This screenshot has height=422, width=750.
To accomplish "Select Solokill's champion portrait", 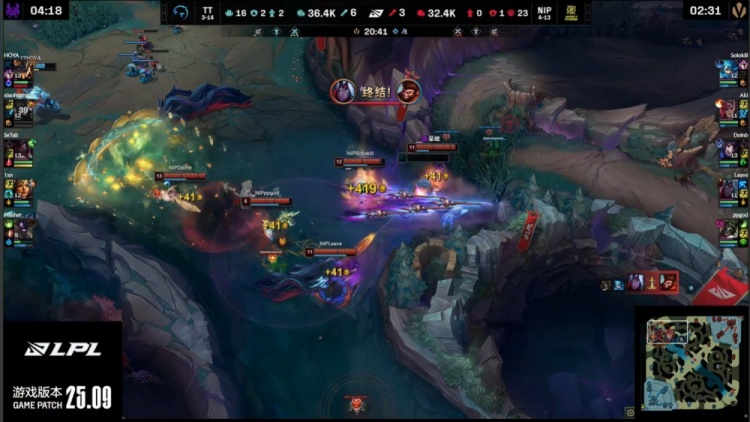I will (727, 73).
